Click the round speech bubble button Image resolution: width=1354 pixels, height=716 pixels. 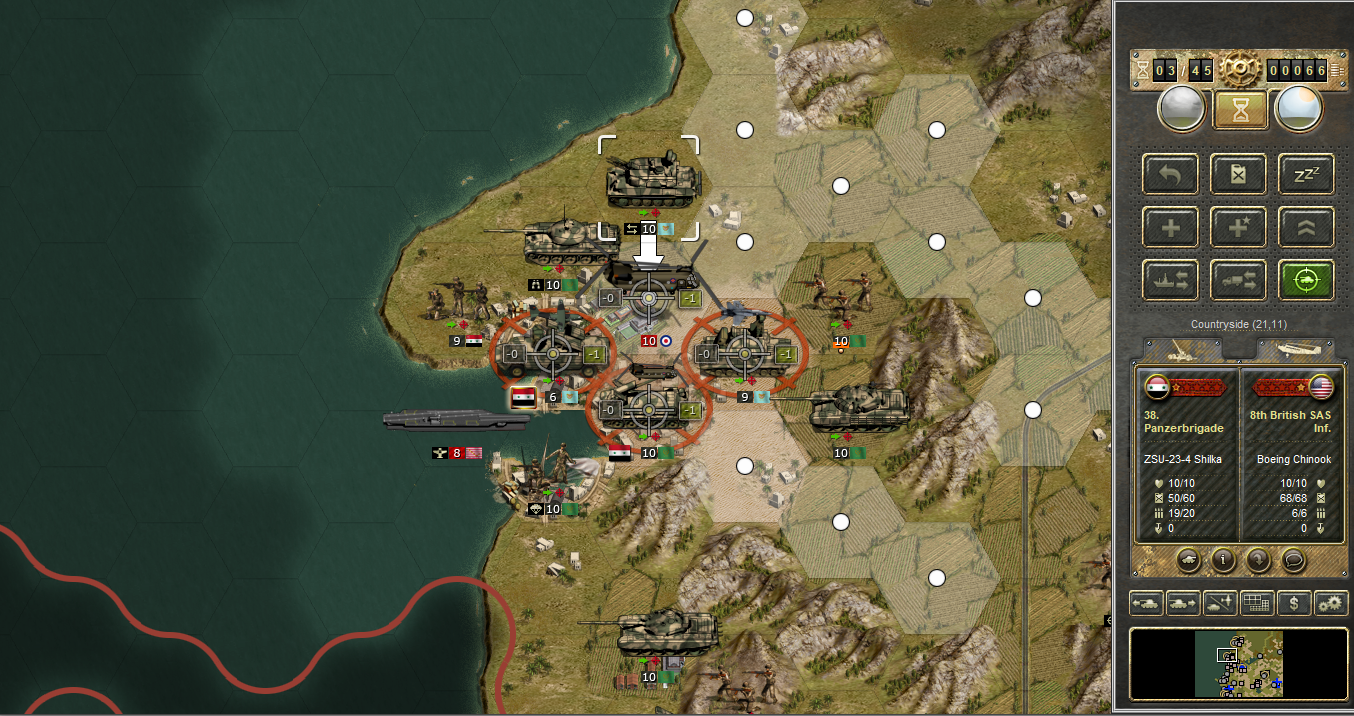(1293, 559)
